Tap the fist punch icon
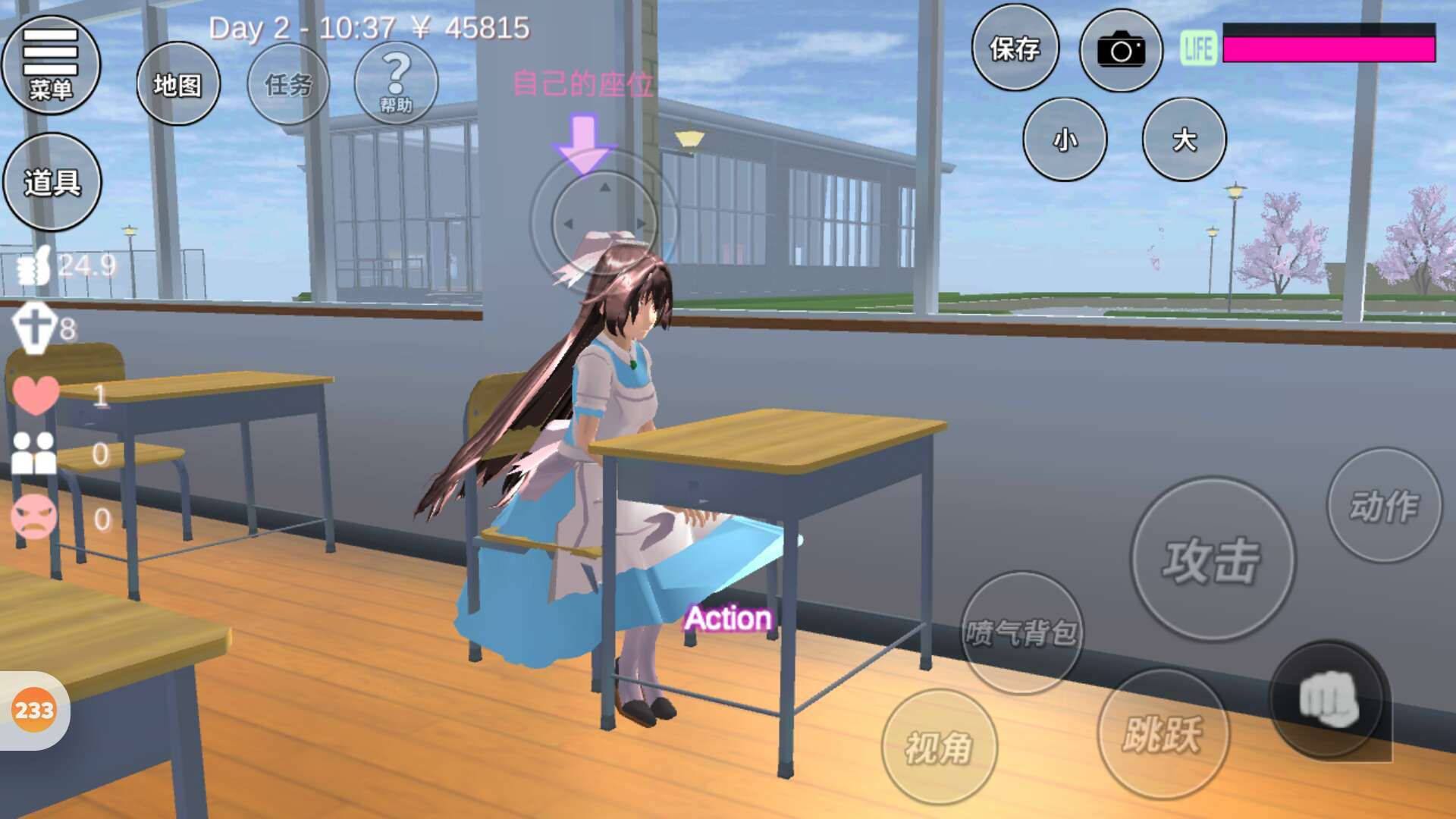Screen dimensions: 1456x819 (x=1327, y=699)
